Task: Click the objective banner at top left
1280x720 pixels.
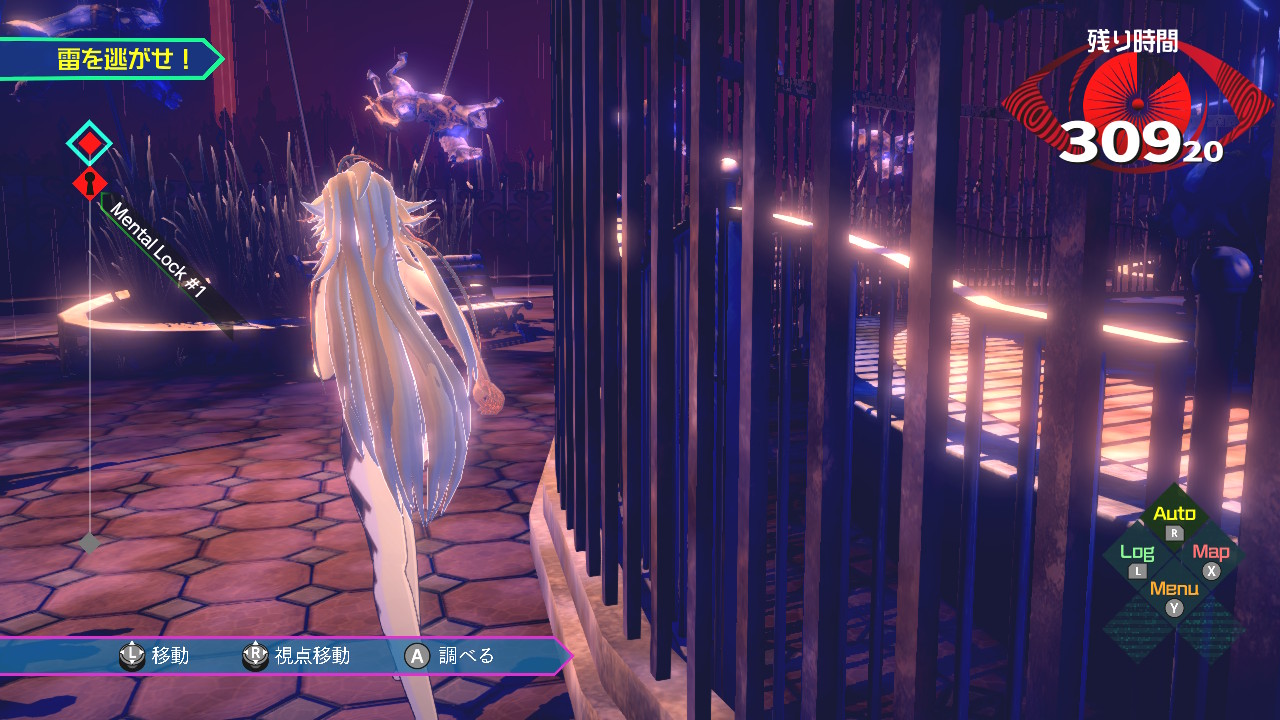Action: (x=110, y=59)
